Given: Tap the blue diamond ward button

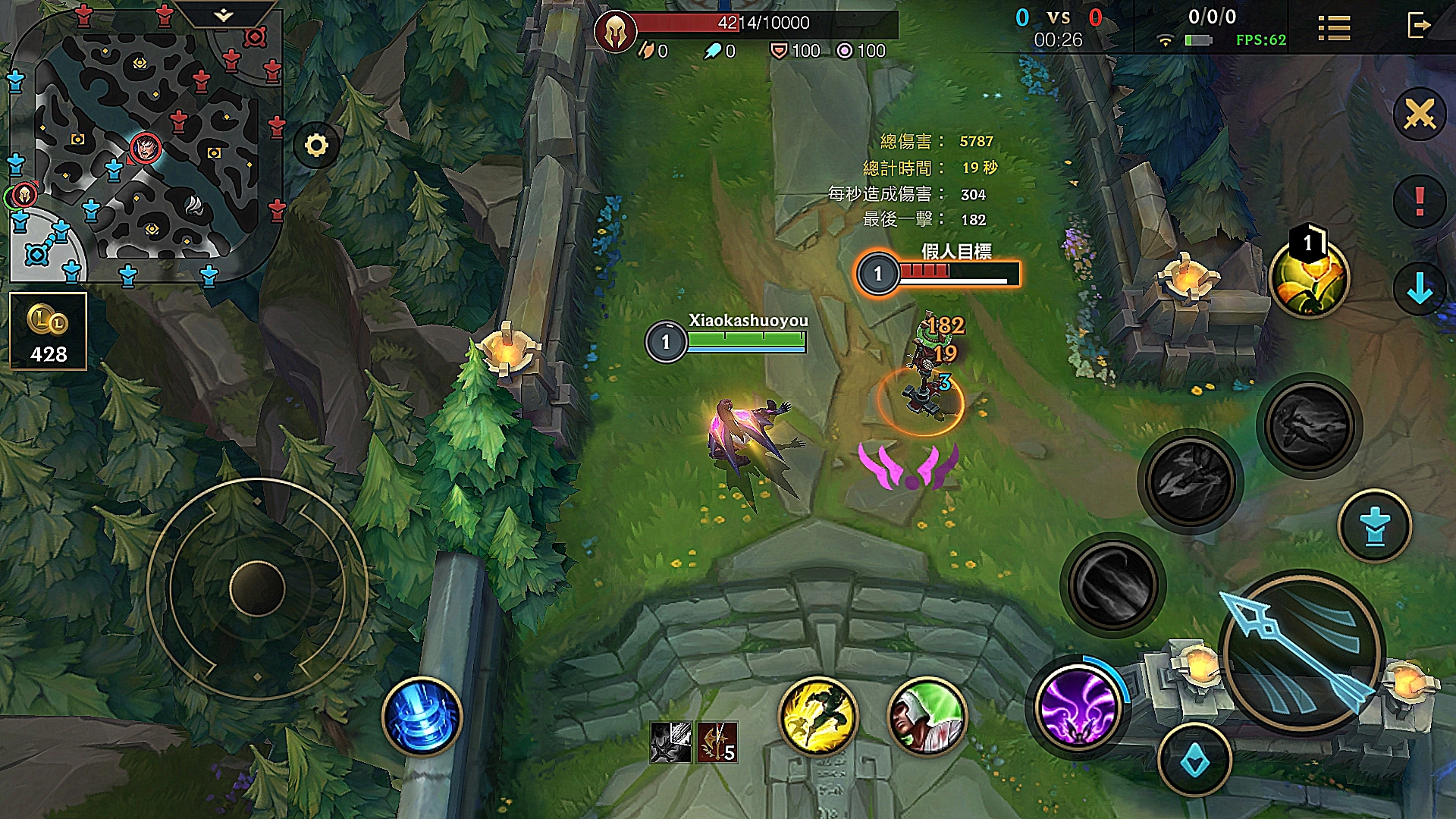Looking at the screenshot, I should point(1194,761).
